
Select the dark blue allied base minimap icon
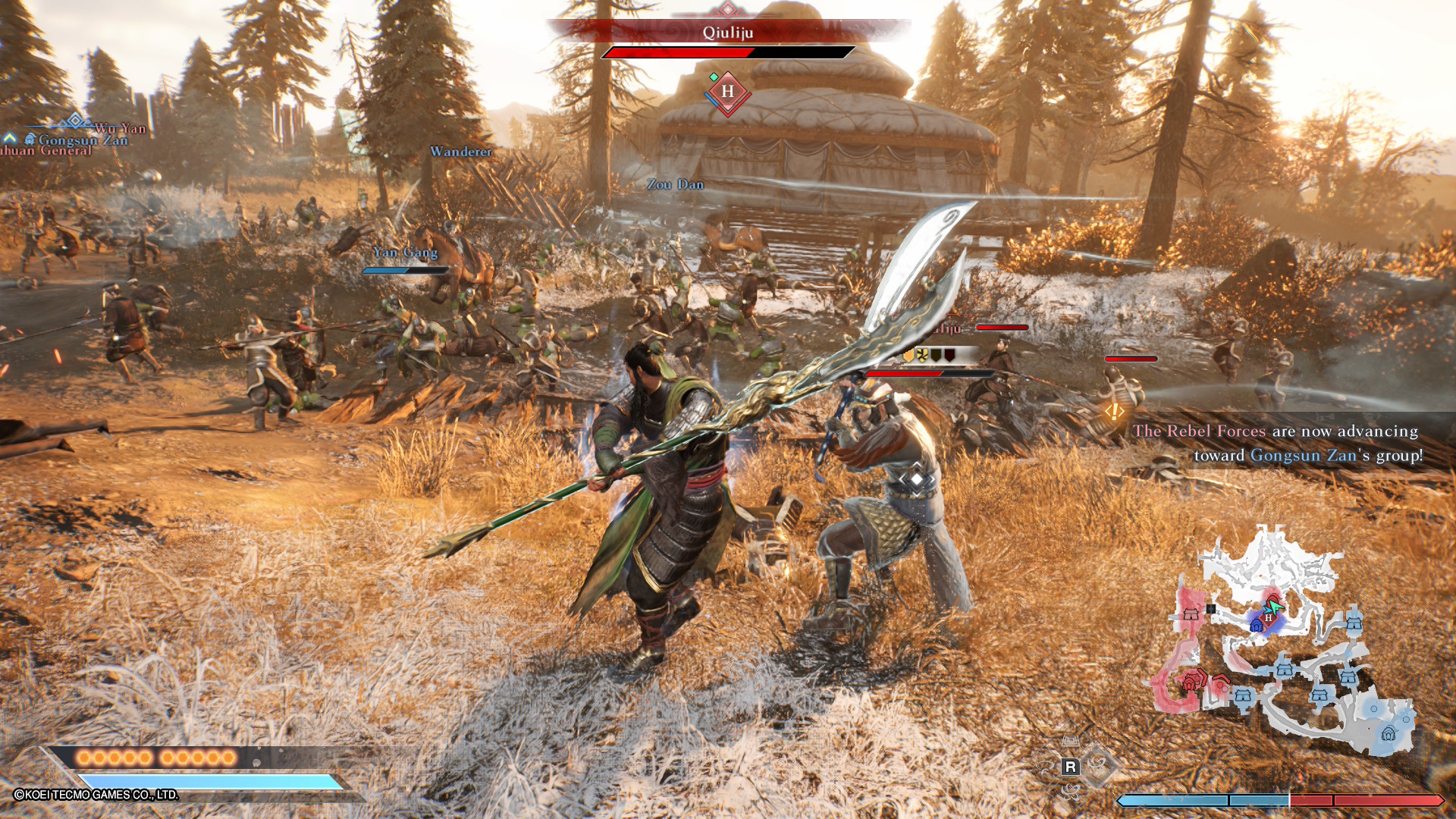[x=1257, y=626]
